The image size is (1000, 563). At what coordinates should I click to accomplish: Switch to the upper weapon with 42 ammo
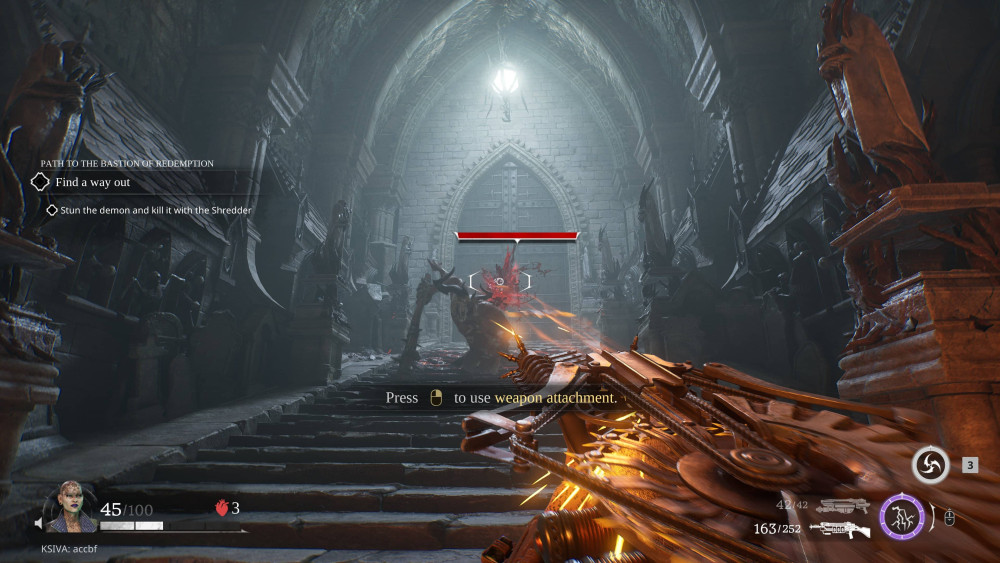[x=843, y=506]
